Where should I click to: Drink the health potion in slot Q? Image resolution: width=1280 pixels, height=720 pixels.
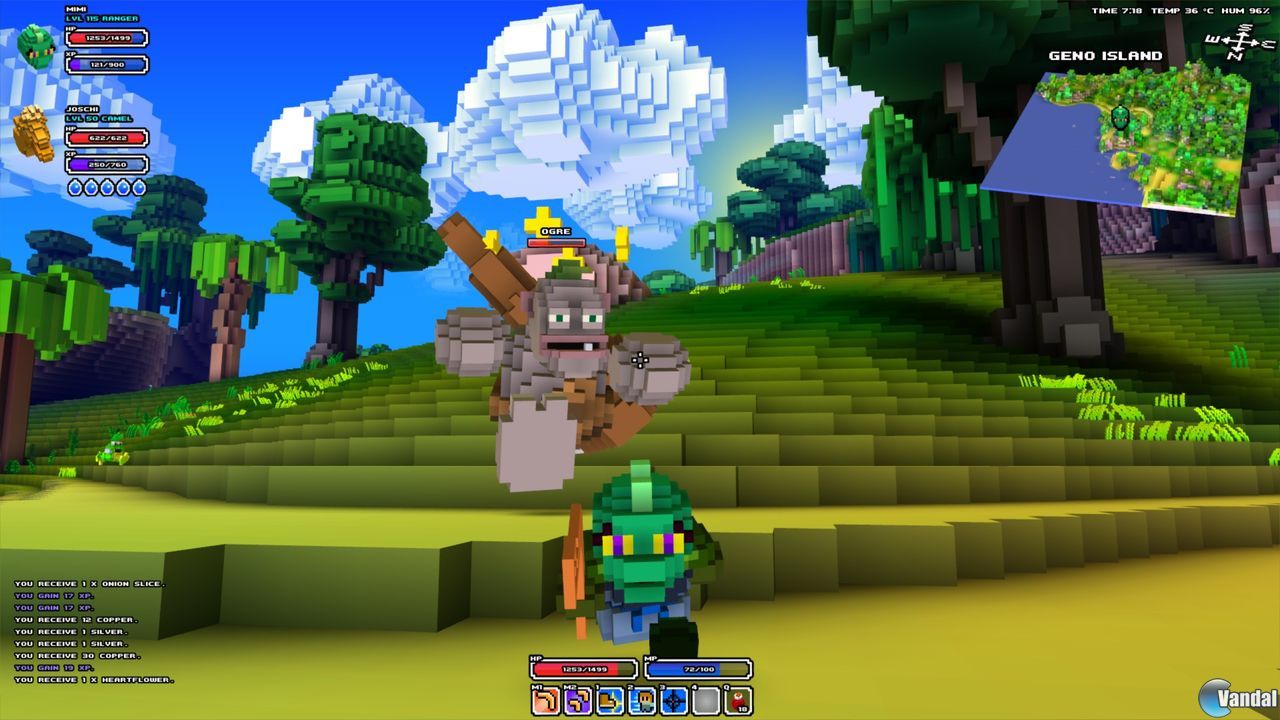click(735, 699)
